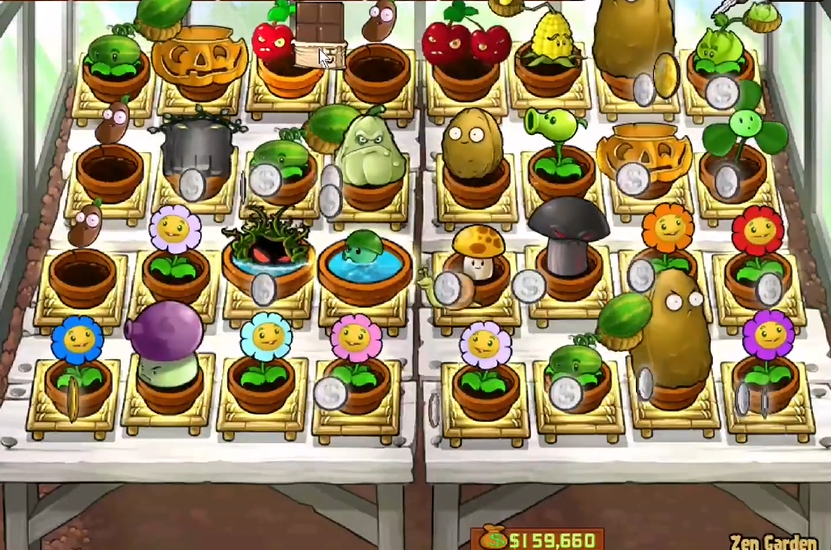Image resolution: width=831 pixels, height=550 pixels.
Task: Pick the red marigold flower
Action: click(757, 234)
